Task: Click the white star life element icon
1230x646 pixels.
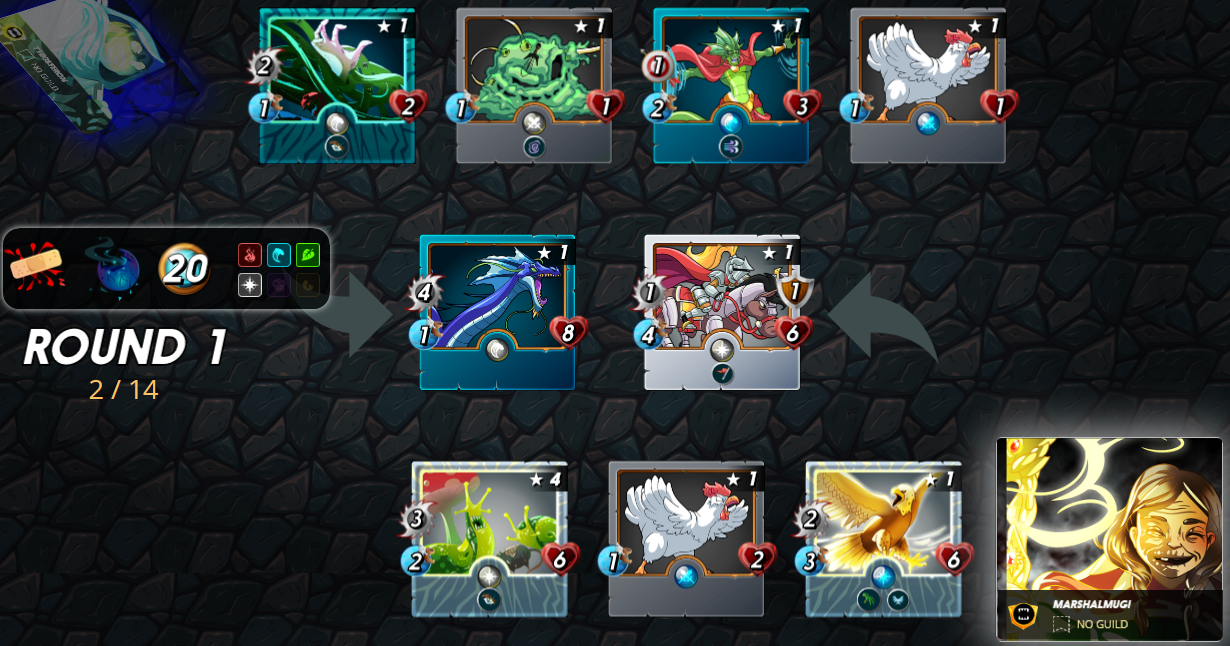Action: click(x=250, y=285)
